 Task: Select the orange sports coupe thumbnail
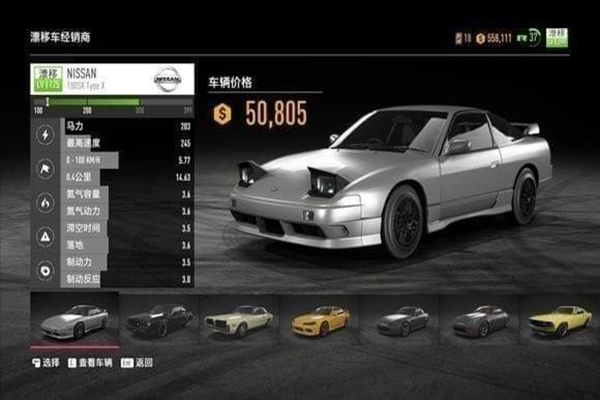pos(320,320)
